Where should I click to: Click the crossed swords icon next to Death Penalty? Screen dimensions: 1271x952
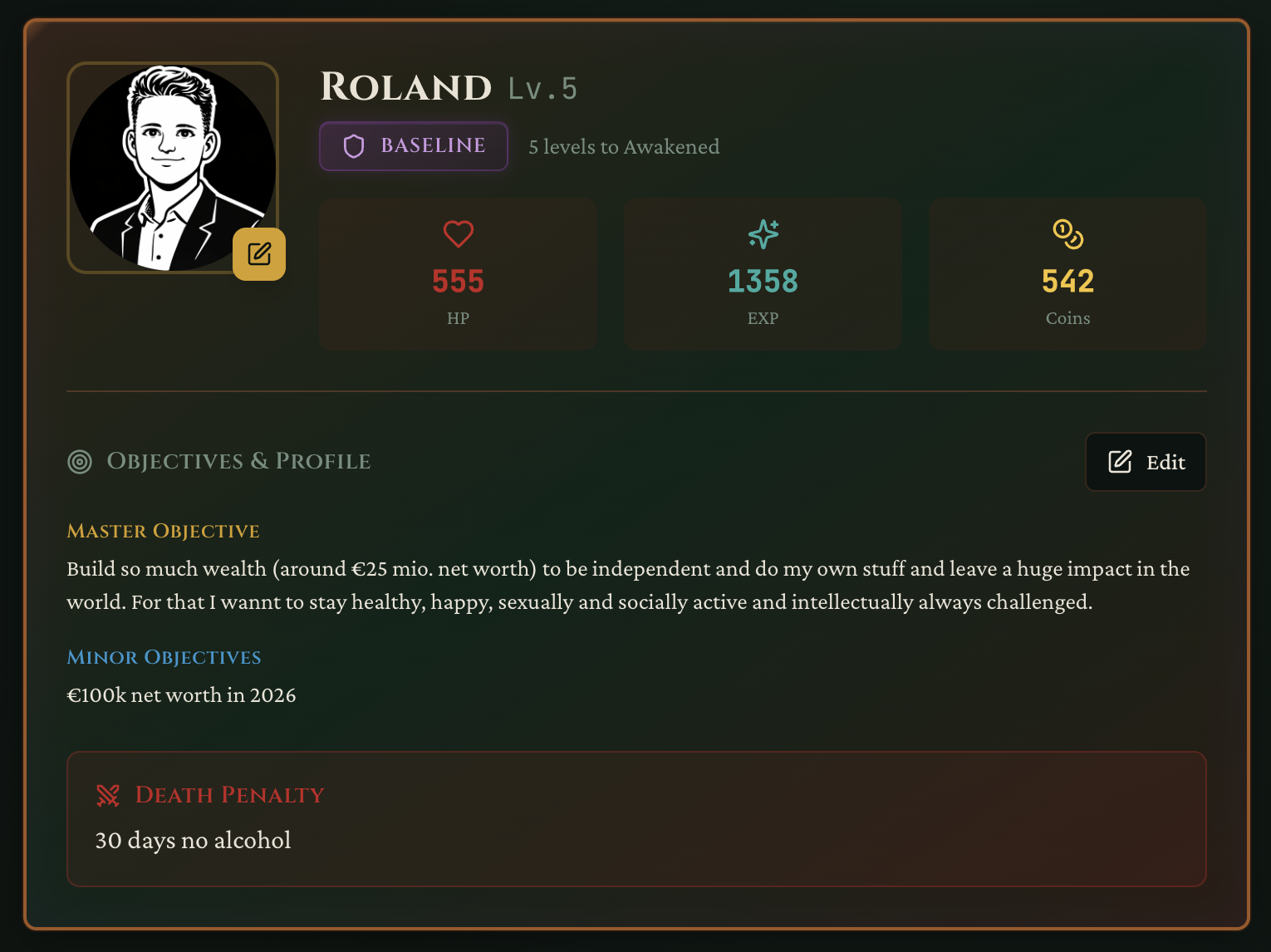[x=108, y=795]
